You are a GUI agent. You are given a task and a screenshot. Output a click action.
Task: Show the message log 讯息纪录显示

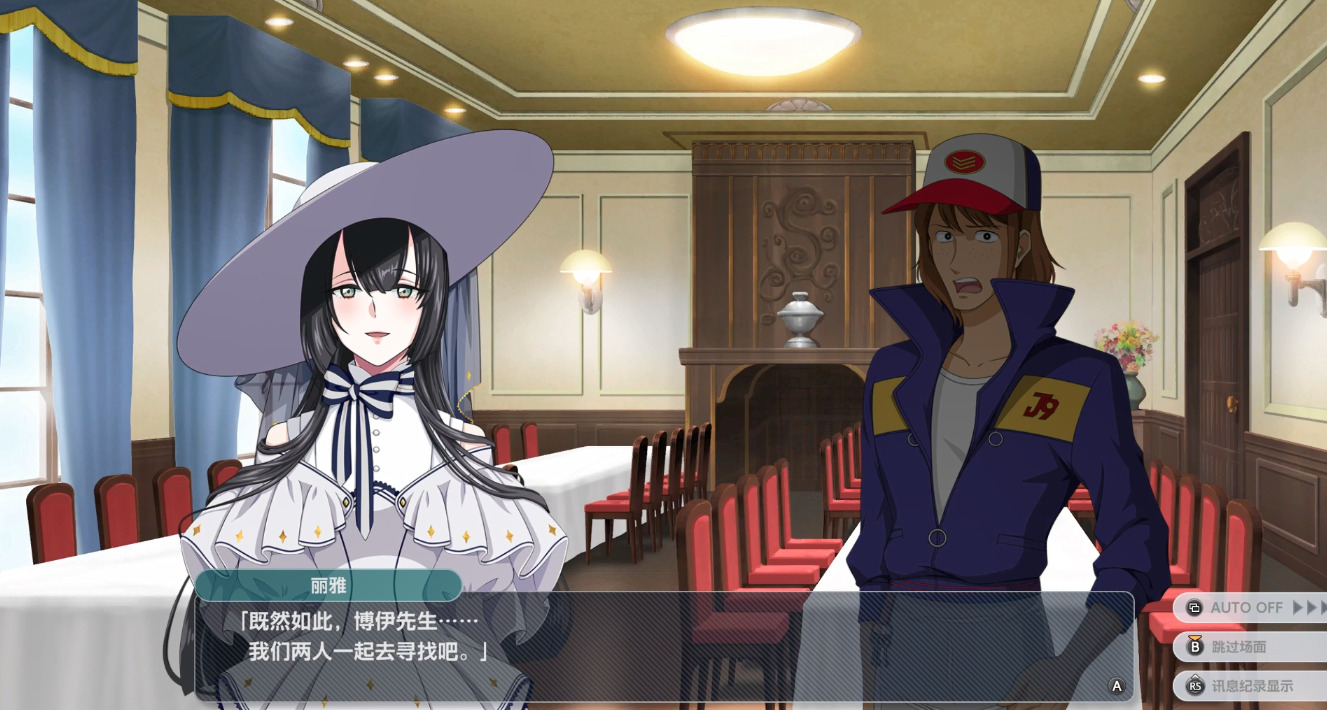click(x=1251, y=686)
